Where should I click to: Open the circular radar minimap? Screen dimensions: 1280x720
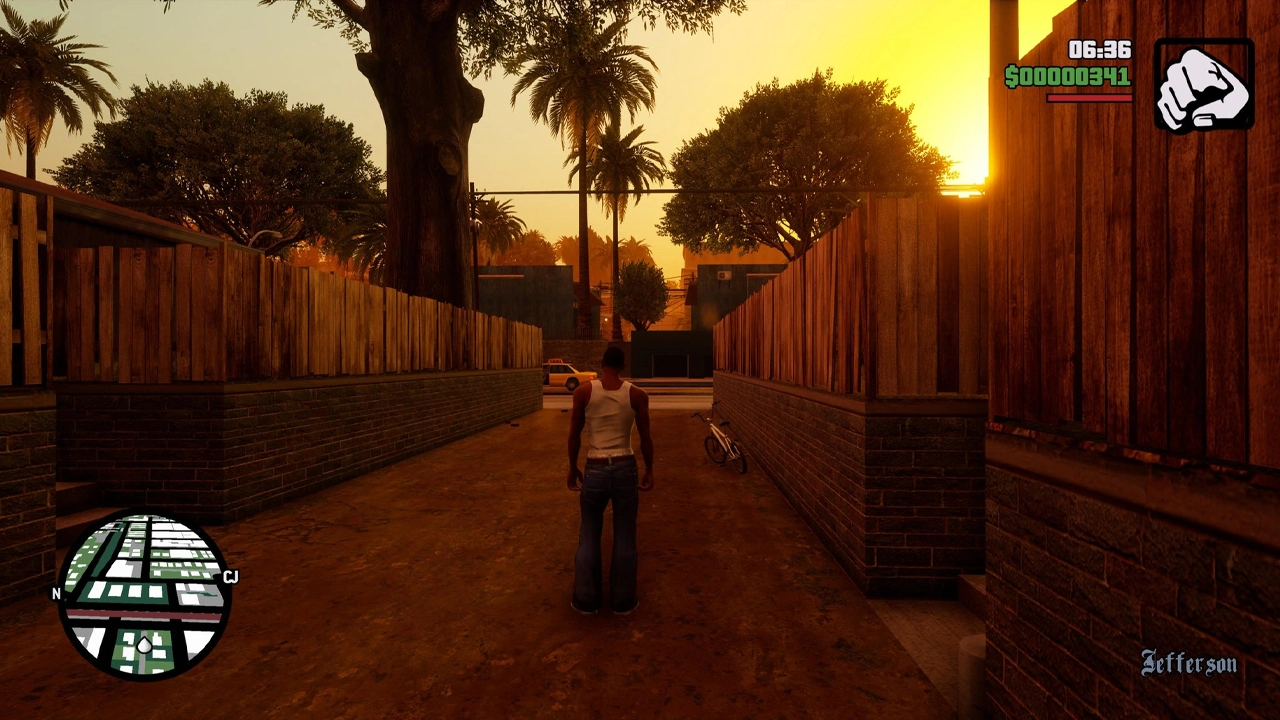[x=144, y=595]
